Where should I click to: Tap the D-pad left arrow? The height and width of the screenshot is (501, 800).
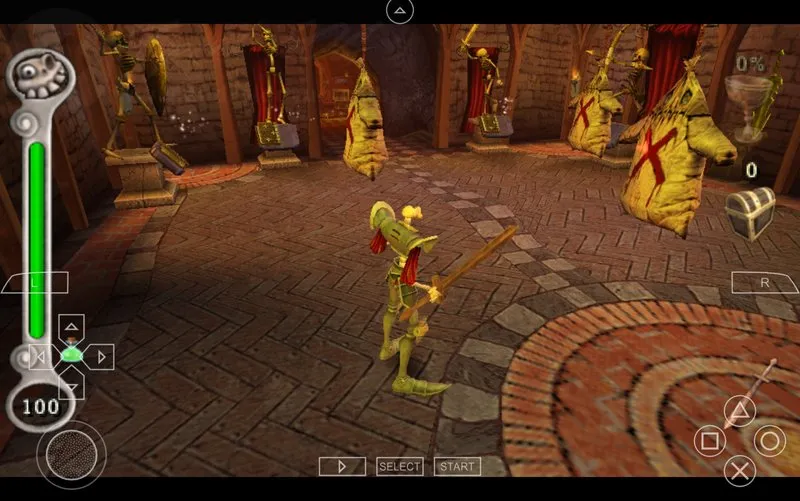tap(41, 356)
